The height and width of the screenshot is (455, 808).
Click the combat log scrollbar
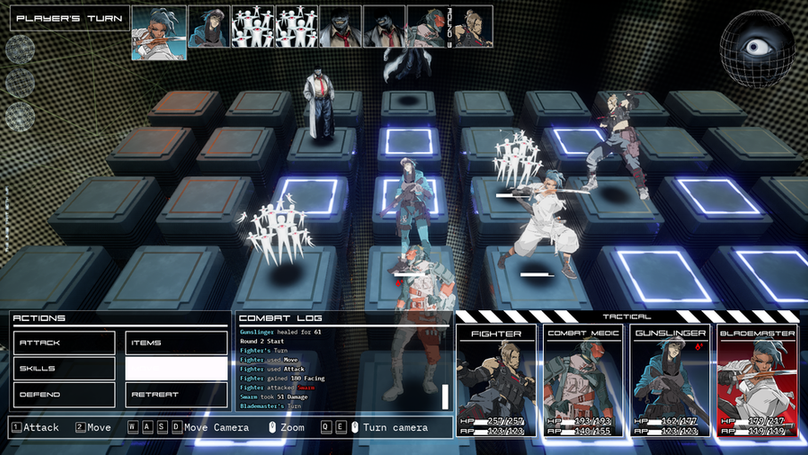click(444, 396)
